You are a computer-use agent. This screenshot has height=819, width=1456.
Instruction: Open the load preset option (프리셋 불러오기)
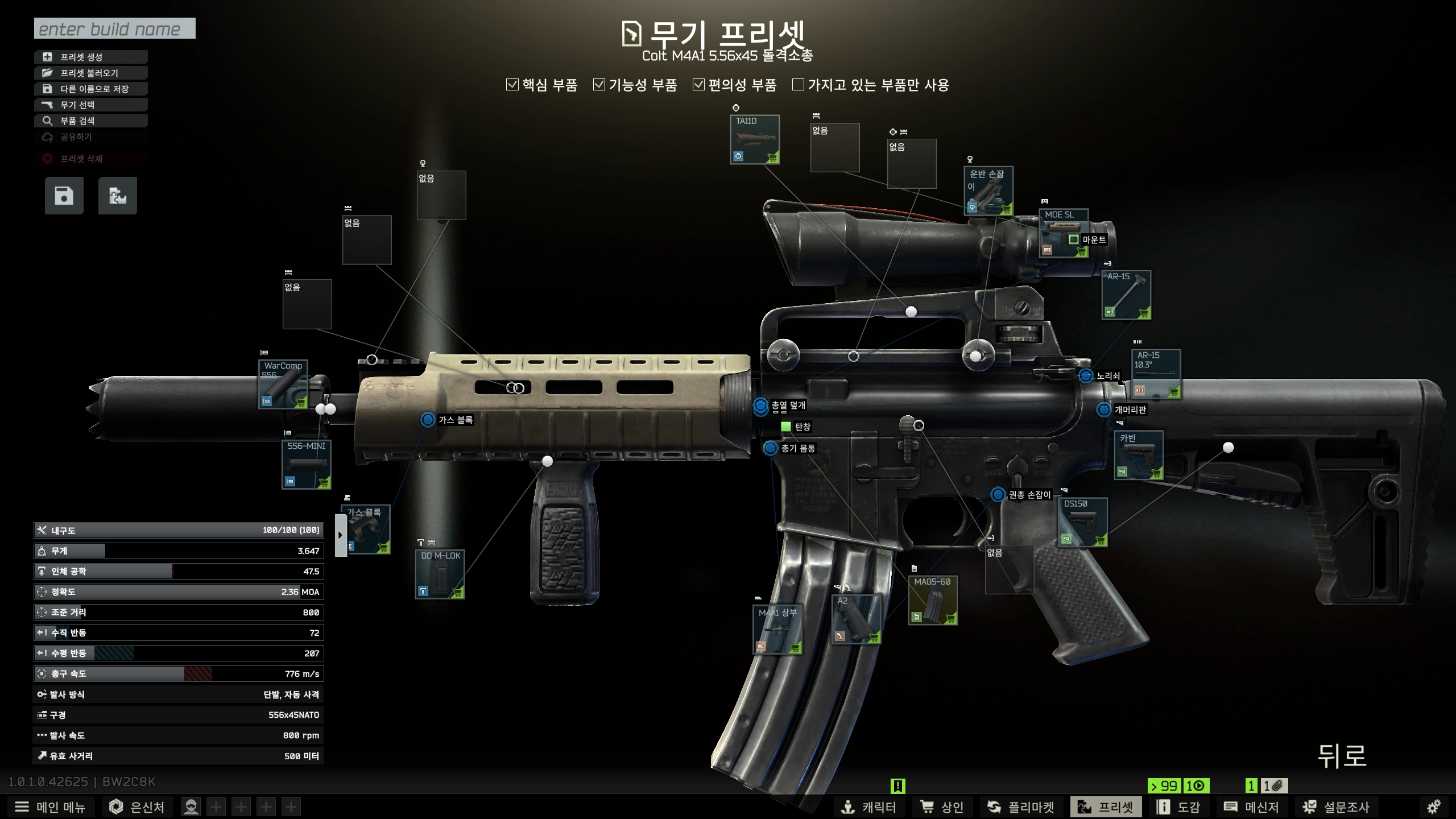click(91, 73)
